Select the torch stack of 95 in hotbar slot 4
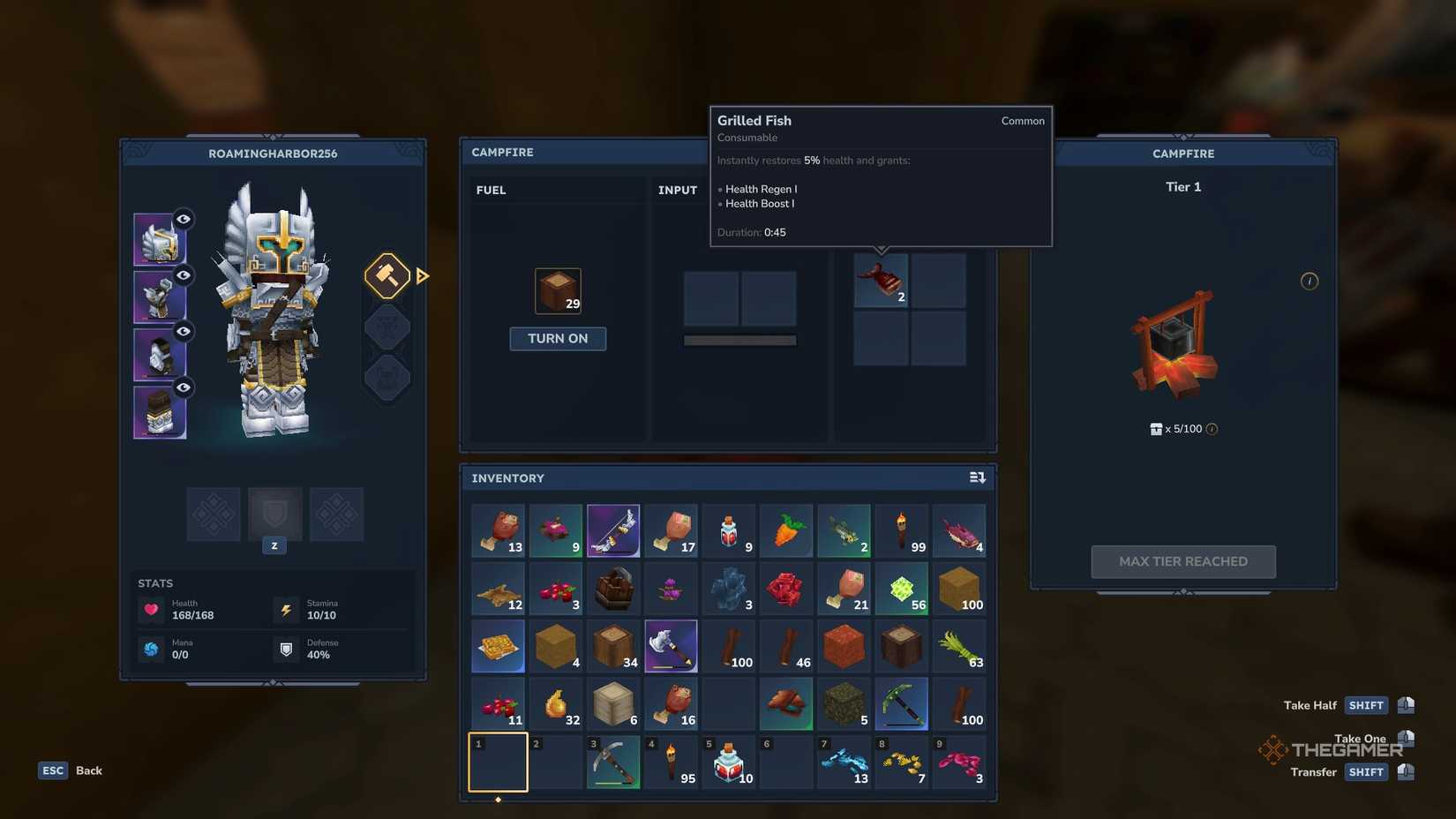 point(671,762)
